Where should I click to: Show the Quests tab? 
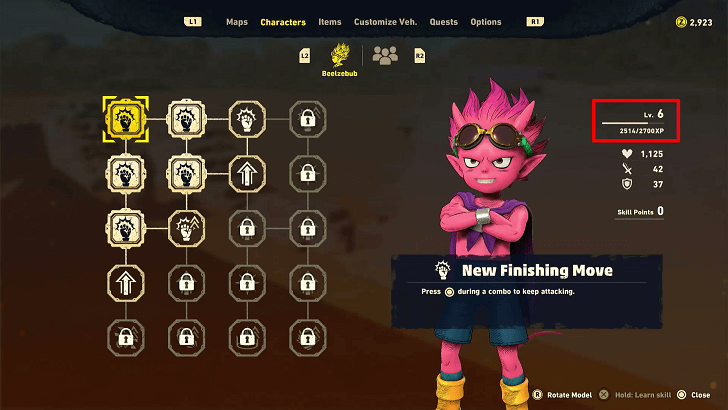[x=444, y=22]
